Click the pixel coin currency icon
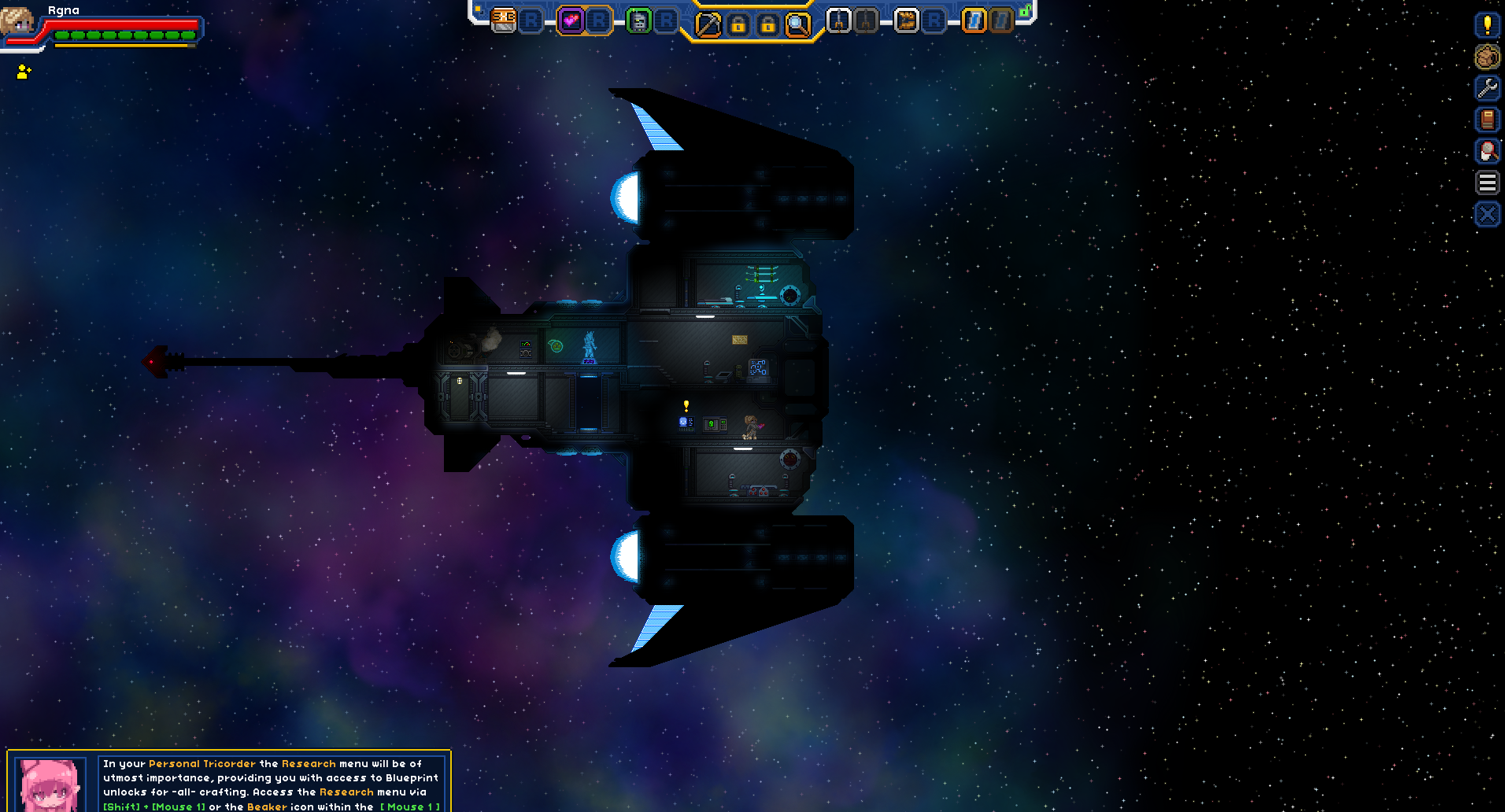 [x=1487, y=56]
